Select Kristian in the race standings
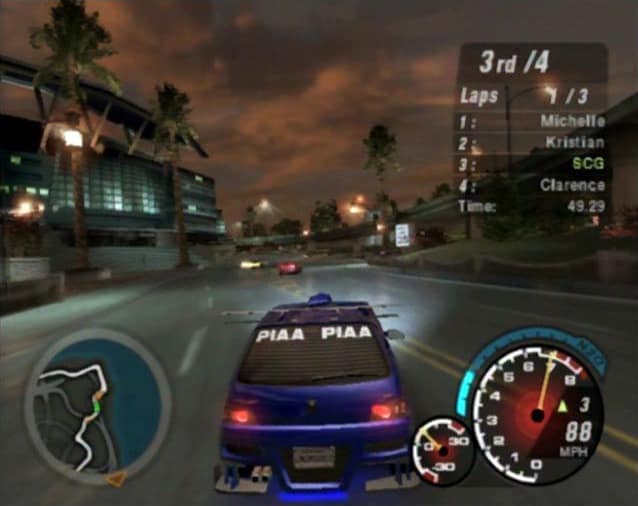Viewport: 638px width, 506px height. pos(575,142)
